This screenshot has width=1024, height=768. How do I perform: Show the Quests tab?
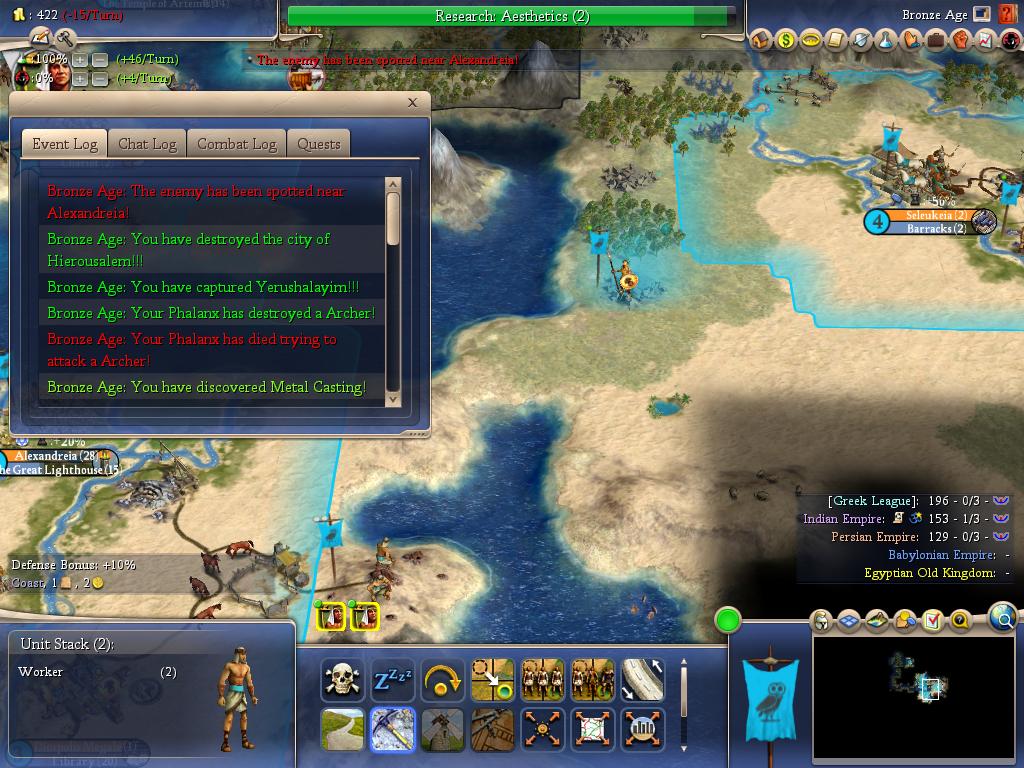tap(319, 144)
